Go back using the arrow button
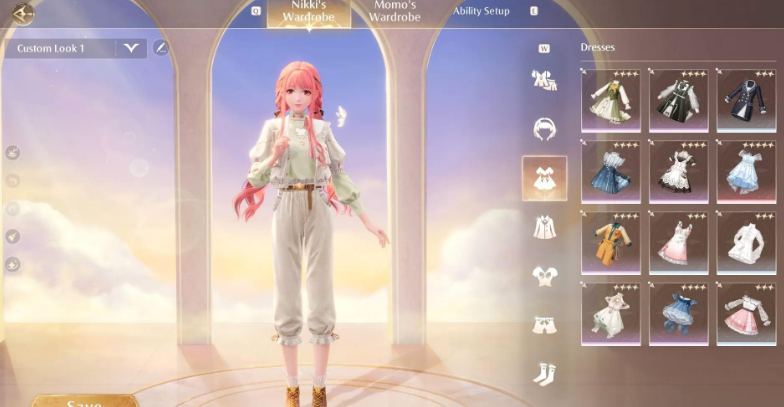This screenshot has width=784, height=407. click(21, 13)
